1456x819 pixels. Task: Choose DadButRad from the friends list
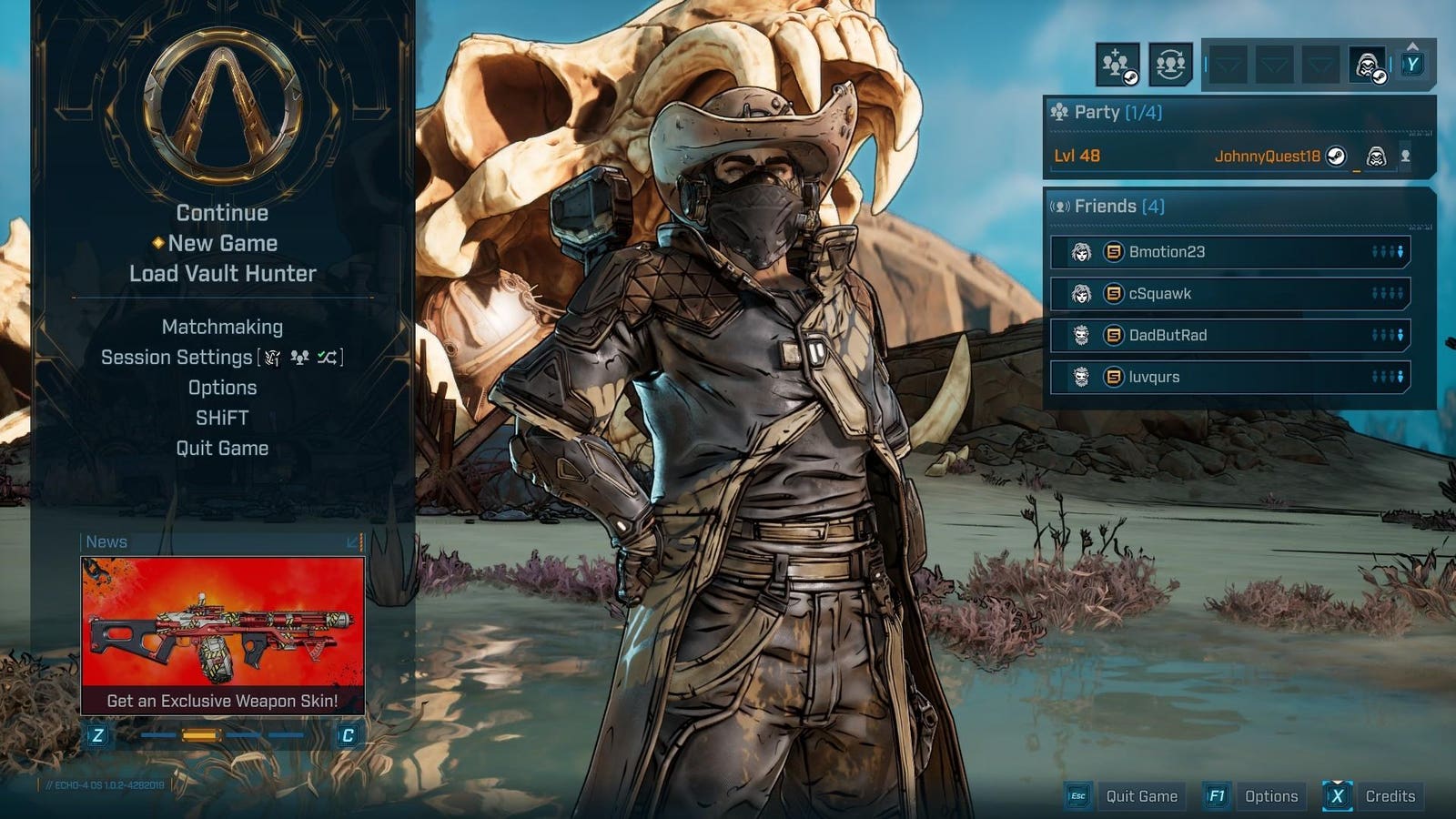(x=1230, y=335)
